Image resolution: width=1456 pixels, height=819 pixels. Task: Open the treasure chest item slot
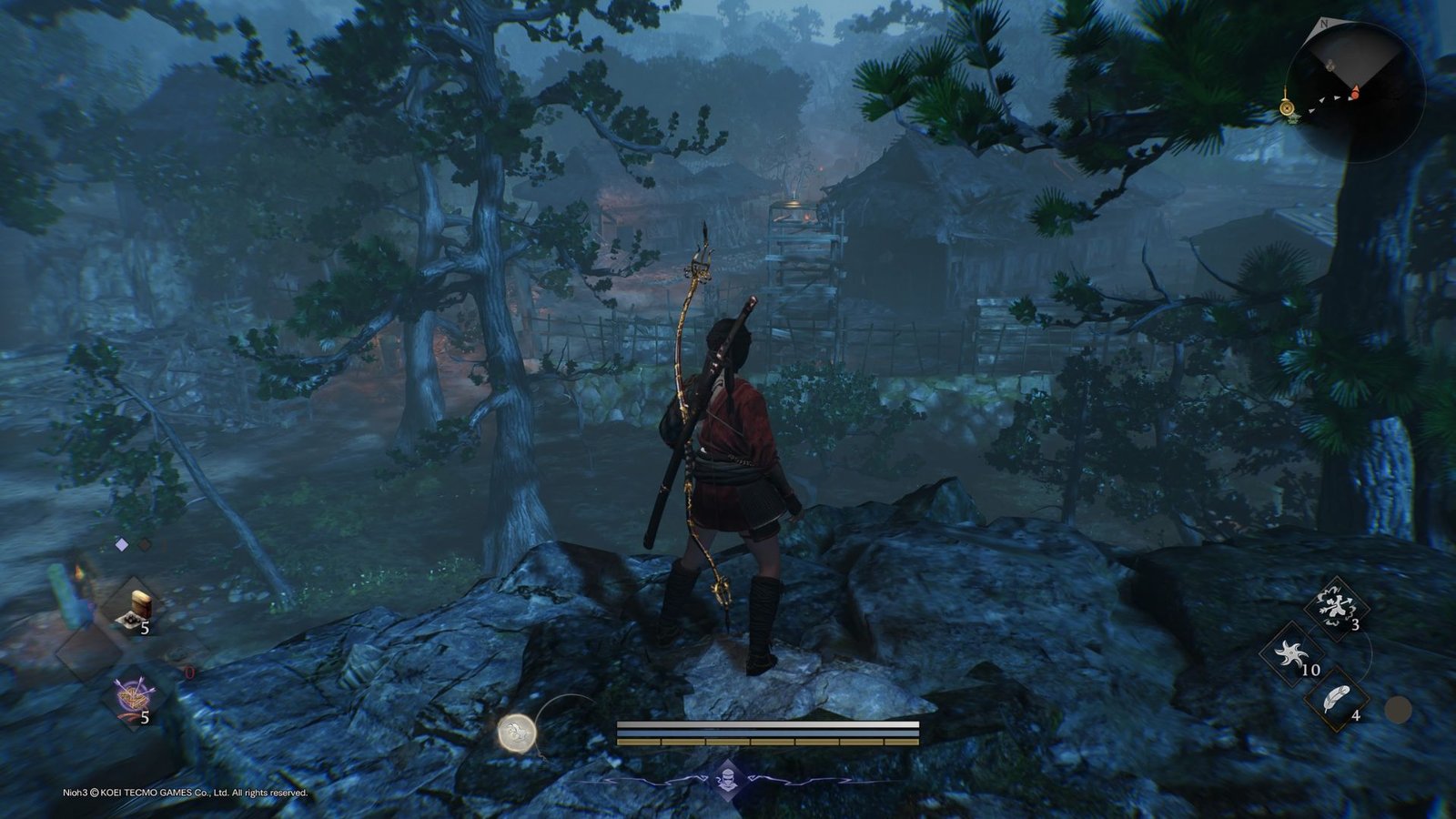pos(136,603)
